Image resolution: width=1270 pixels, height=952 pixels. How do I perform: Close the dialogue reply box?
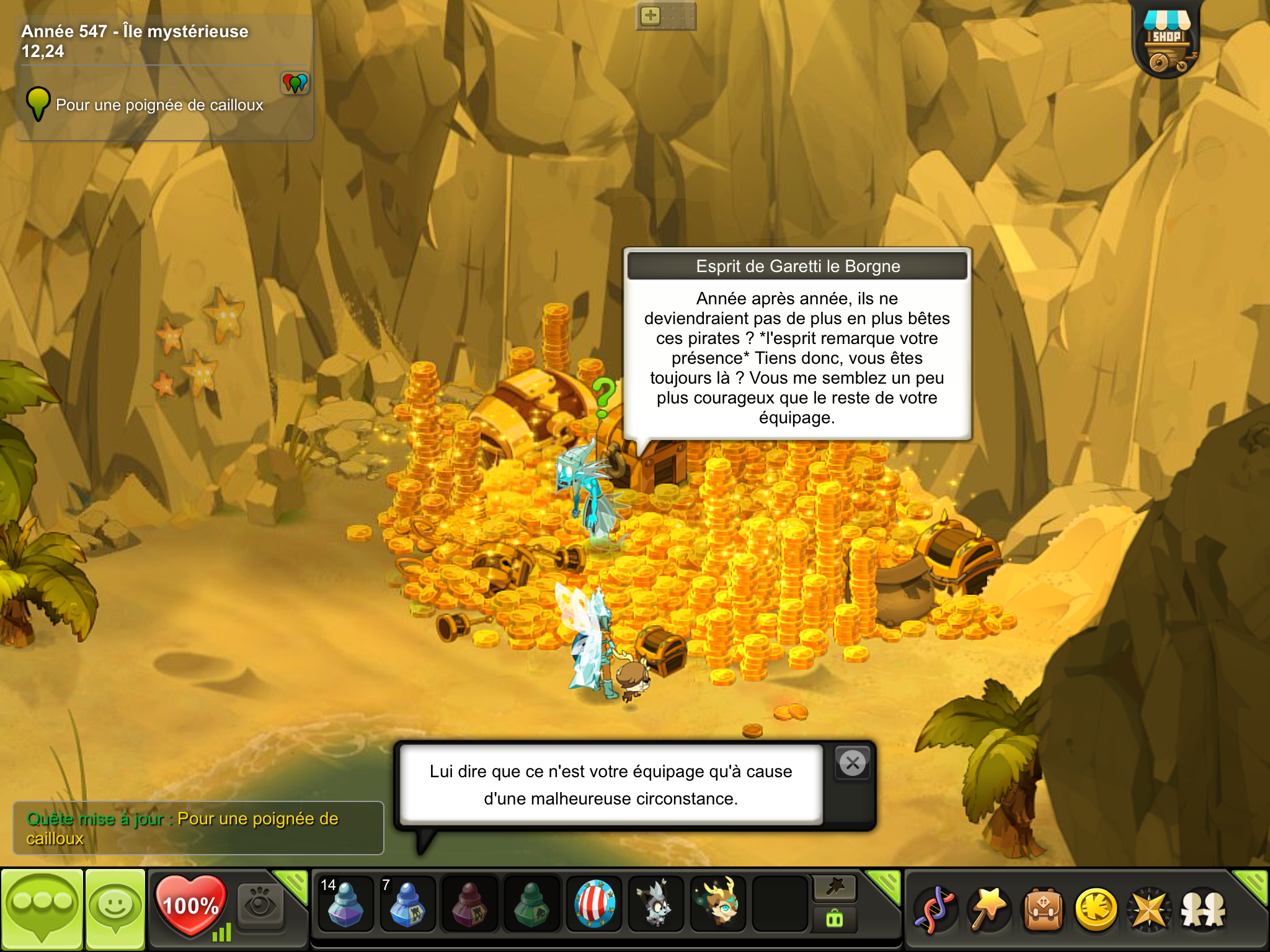pos(853,763)
